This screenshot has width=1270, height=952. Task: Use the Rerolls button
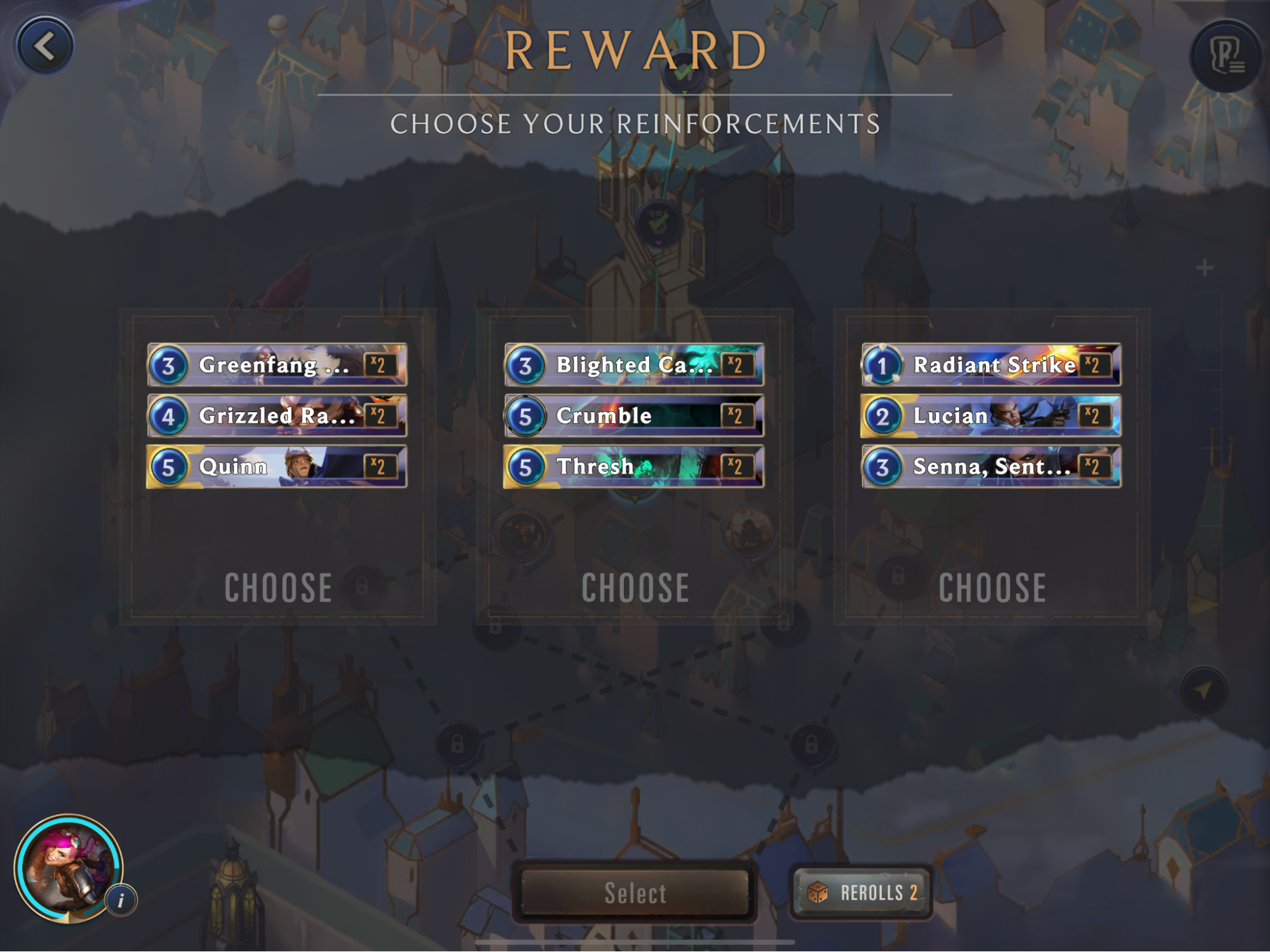pos(861,893)
